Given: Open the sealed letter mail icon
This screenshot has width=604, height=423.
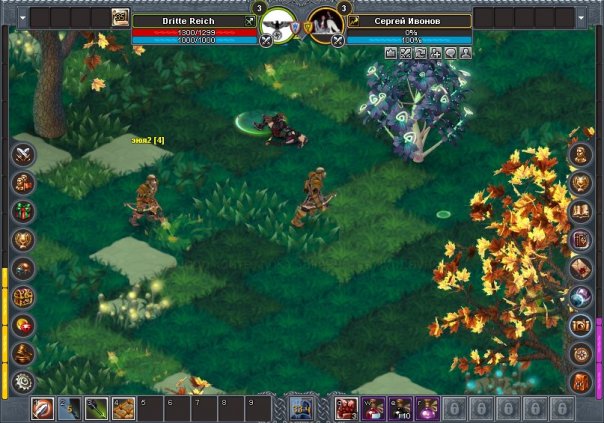Looking at the screenshot, I should (580, 268).
